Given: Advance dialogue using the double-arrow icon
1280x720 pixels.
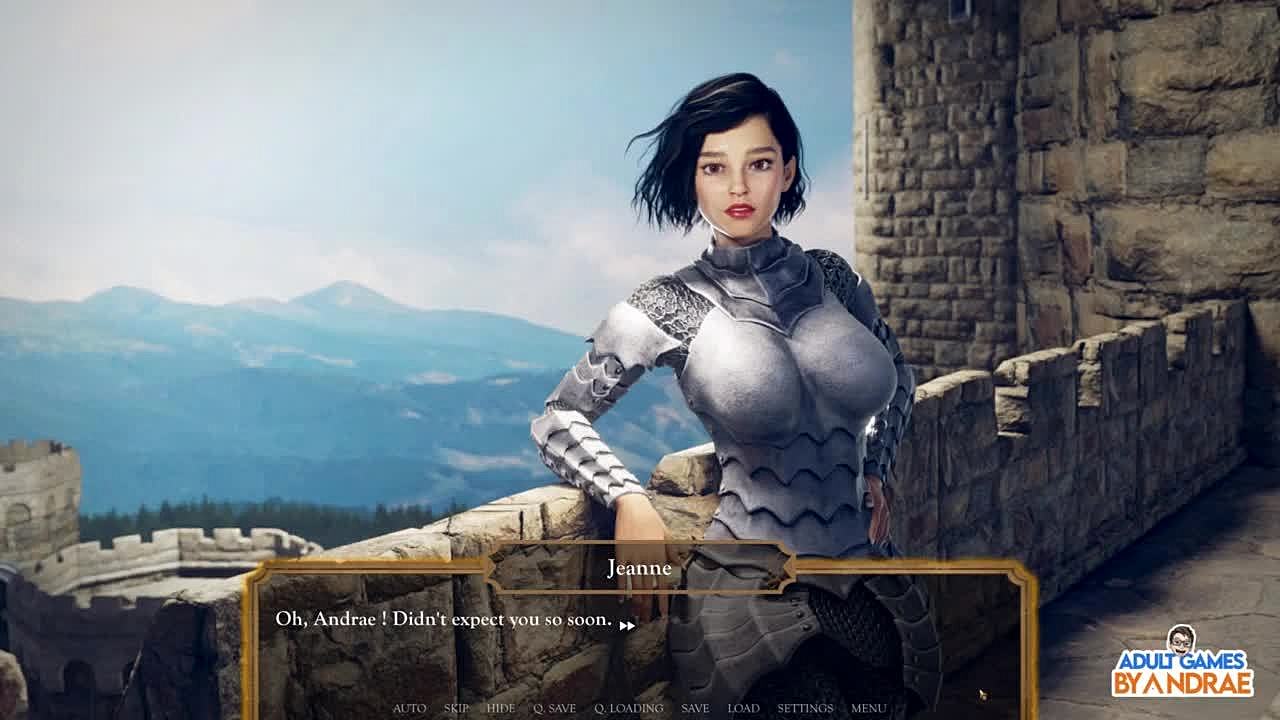Looking at the screenshot, I should pos(627,626).
